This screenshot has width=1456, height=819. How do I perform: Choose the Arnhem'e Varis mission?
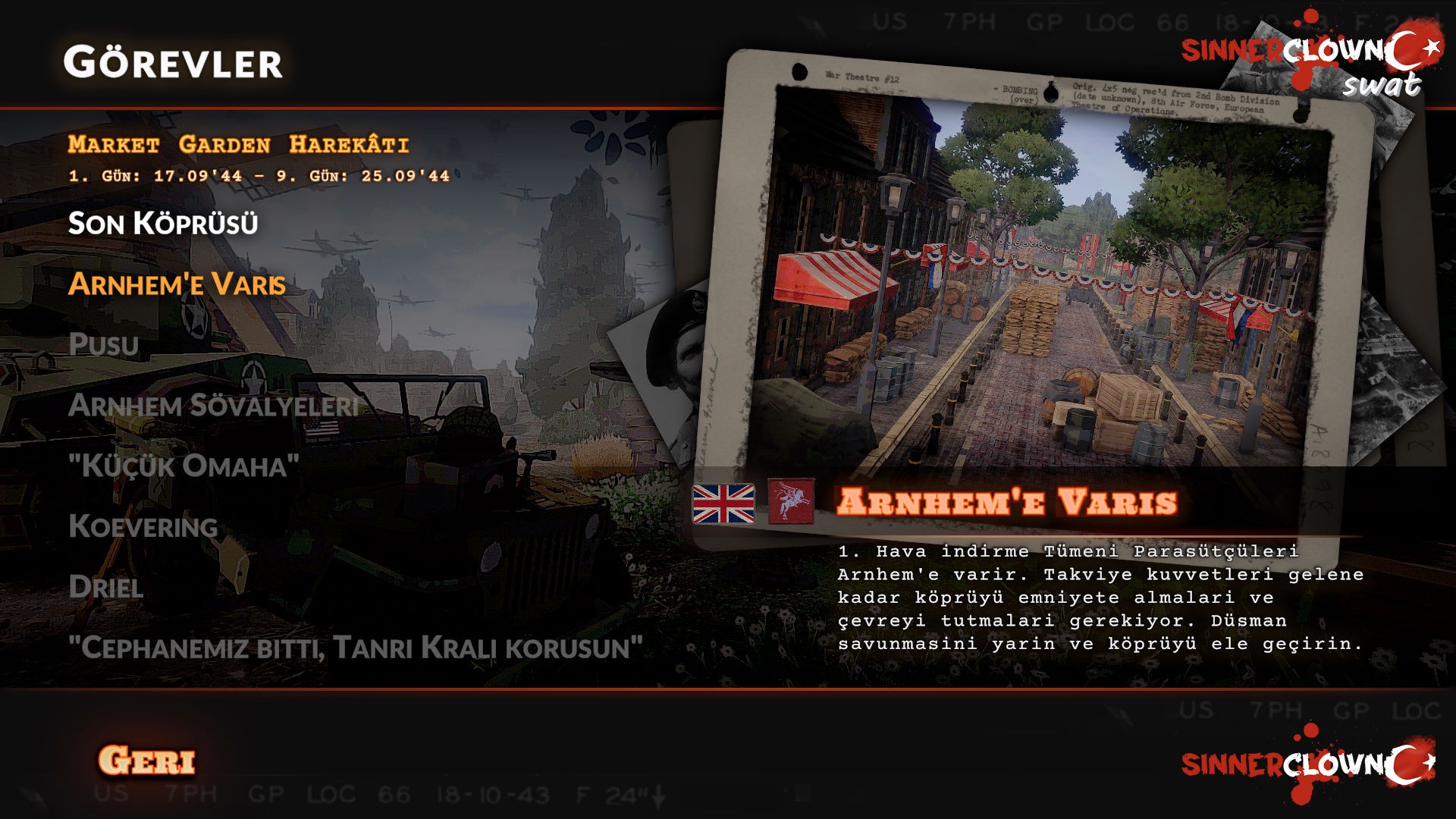coord(177,284)
